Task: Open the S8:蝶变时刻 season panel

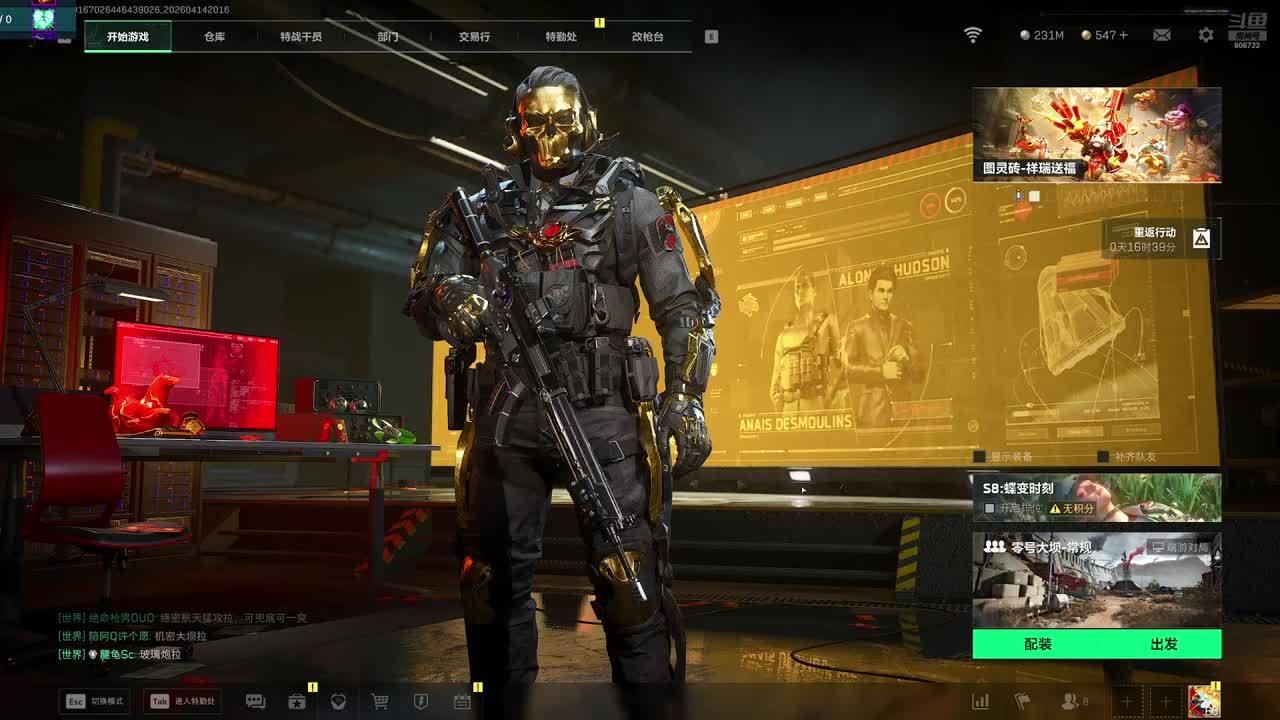Action: click(1096, 497)
